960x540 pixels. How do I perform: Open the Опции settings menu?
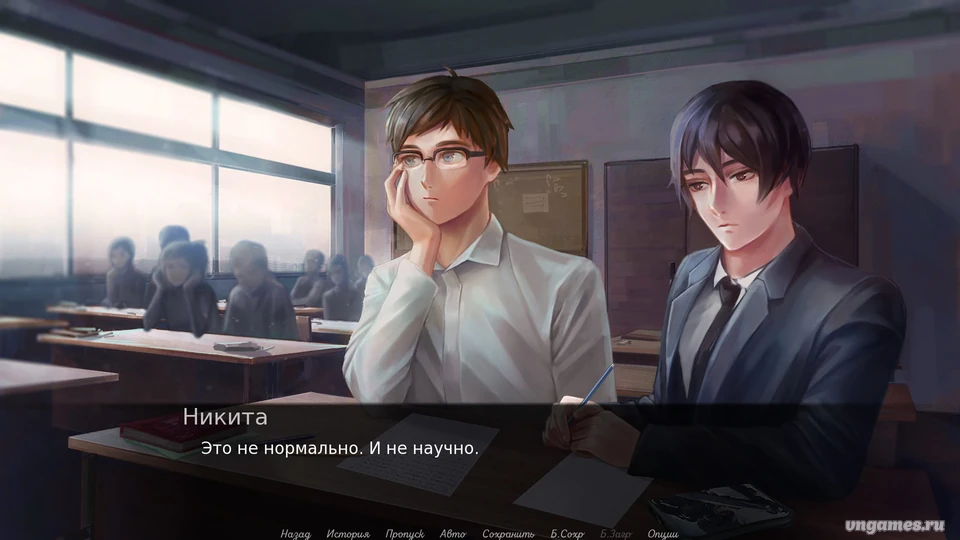tap(663, 534)
